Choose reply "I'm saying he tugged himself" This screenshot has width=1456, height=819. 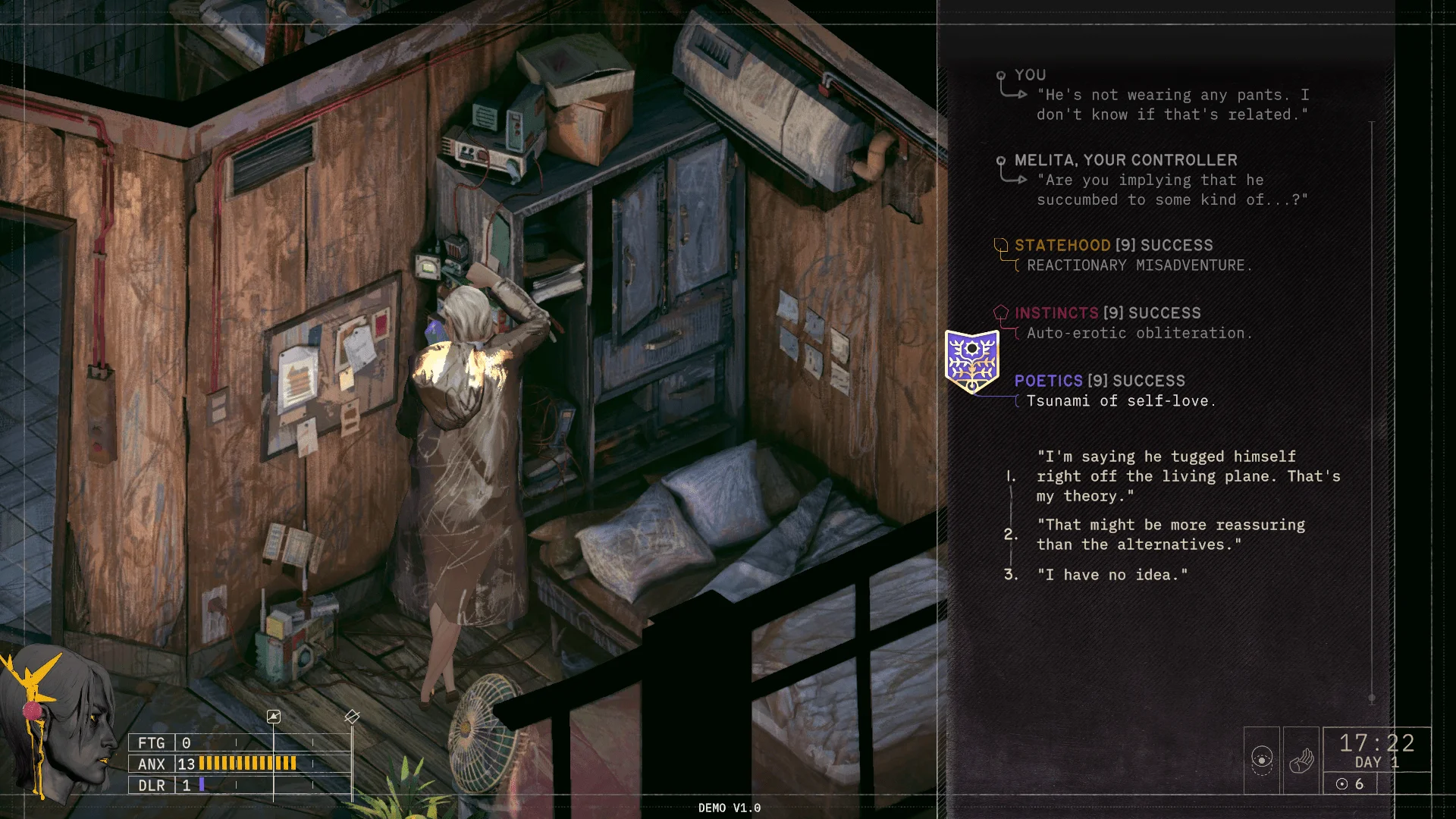1188,476
